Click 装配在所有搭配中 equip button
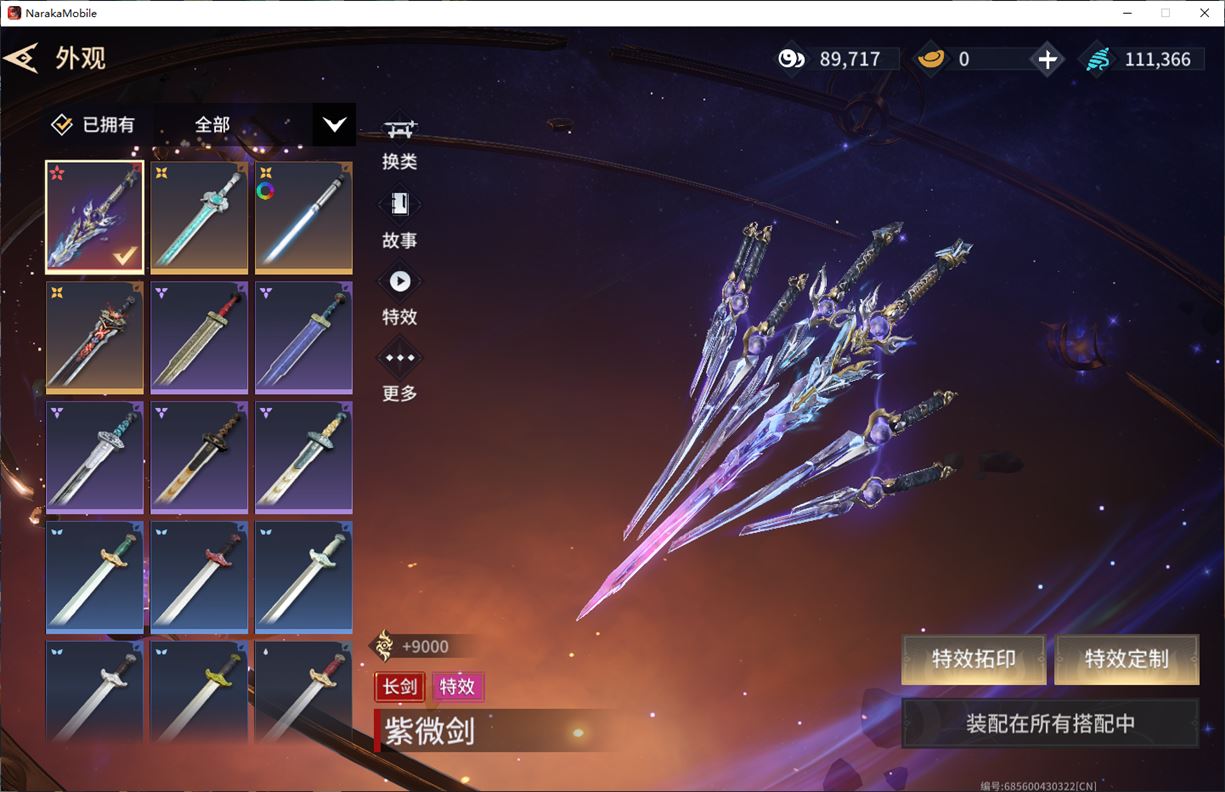The height and width of the screenshot is (792, 1225). coord(1050,723)
